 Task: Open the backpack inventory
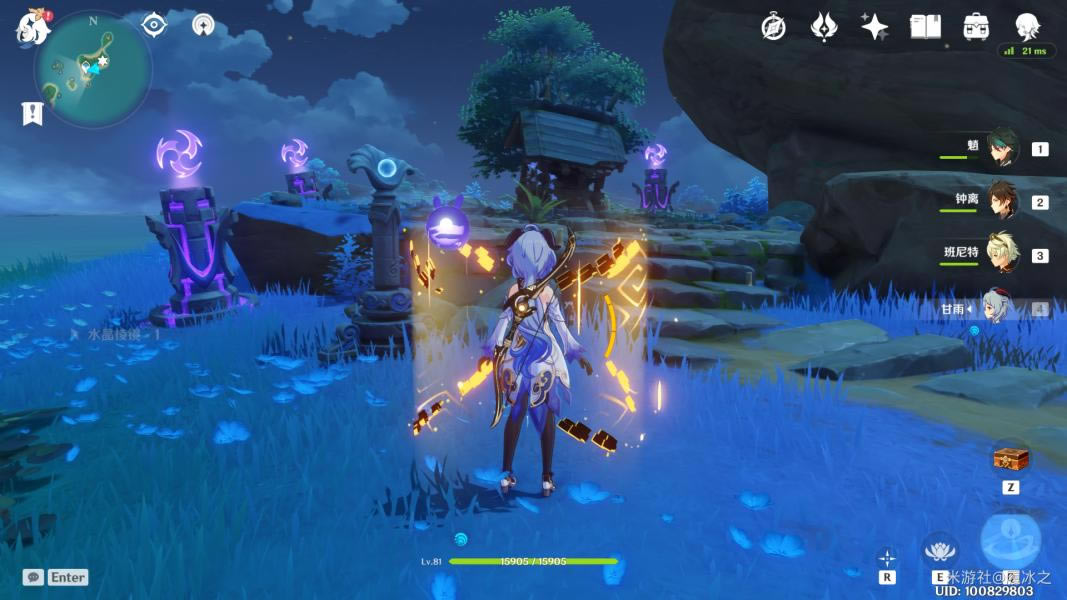pos(976,27)
